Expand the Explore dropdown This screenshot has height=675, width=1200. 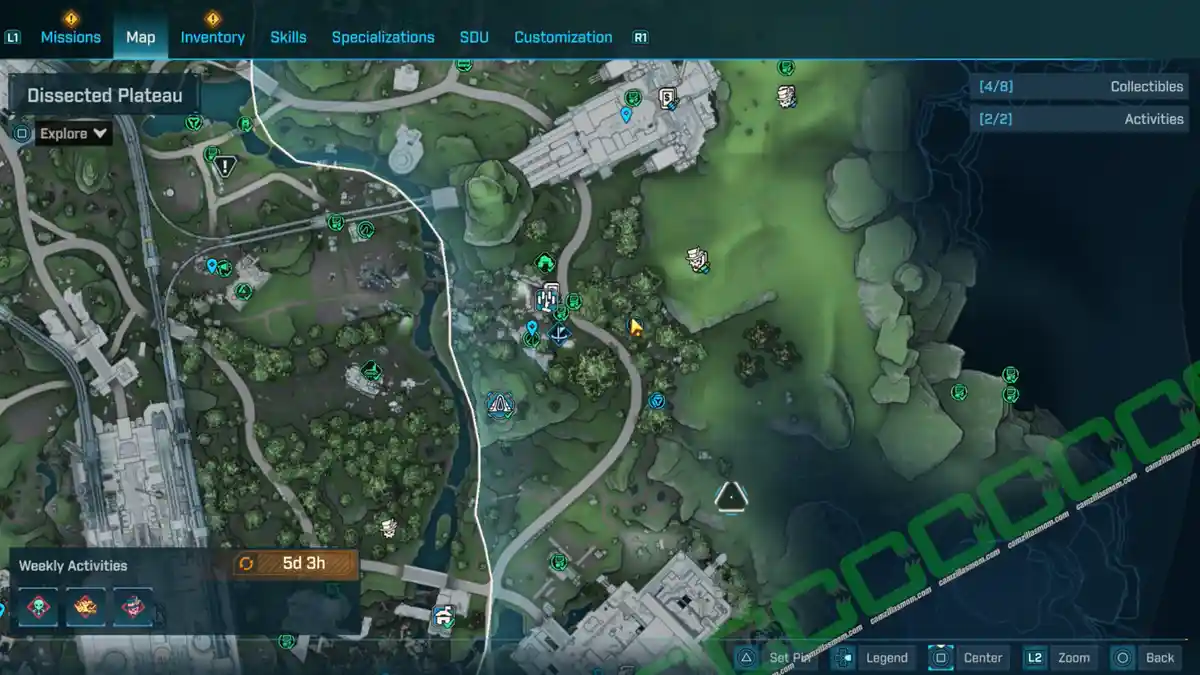[x=74, y=133]
